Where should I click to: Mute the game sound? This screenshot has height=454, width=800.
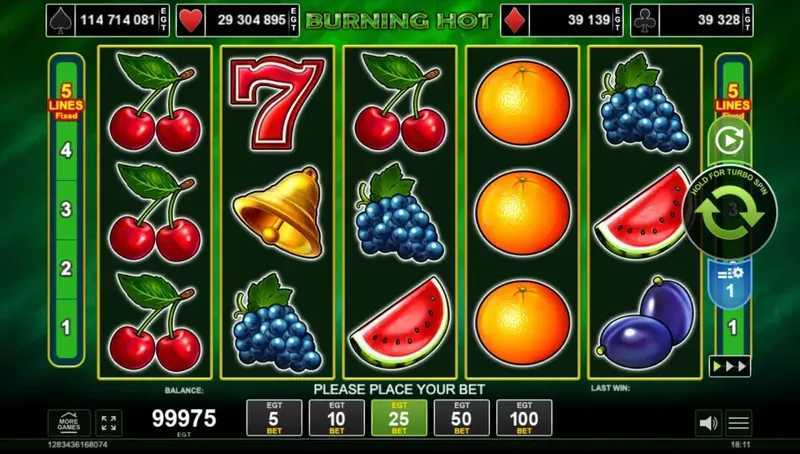click(x=707, y=423)
